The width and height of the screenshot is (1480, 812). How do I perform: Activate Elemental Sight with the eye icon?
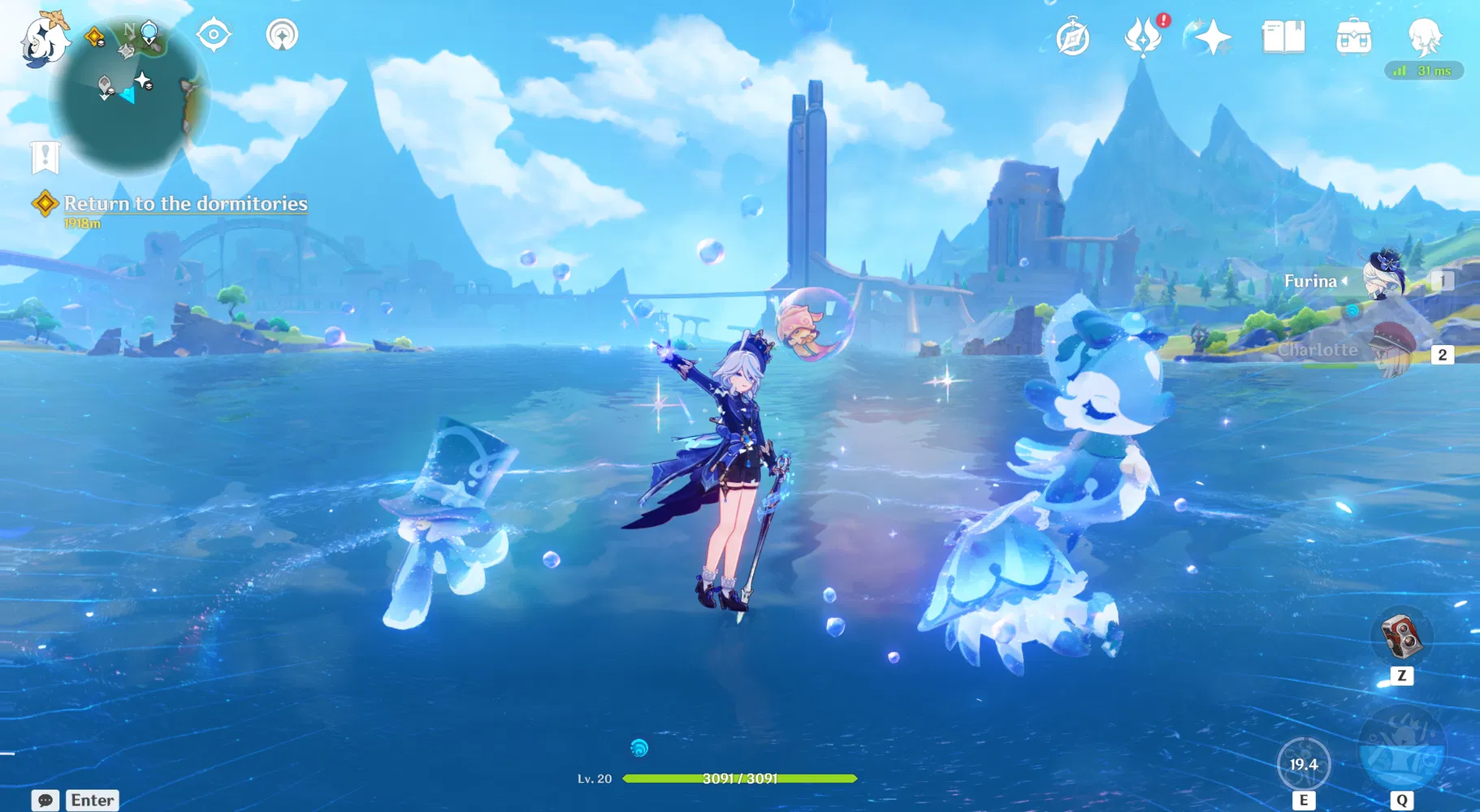point(214,34)
